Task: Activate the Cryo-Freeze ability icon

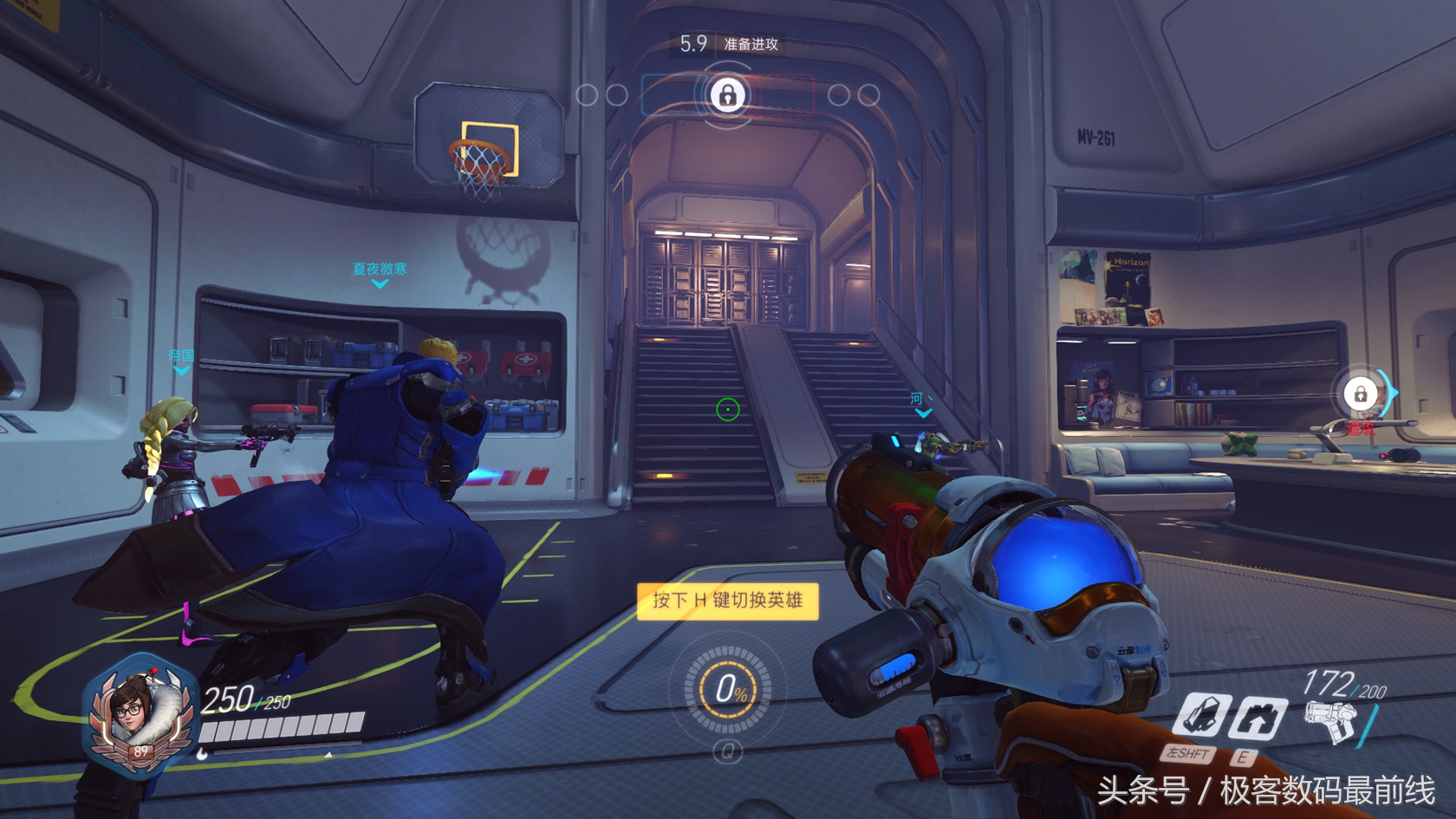Action: 1202,716
